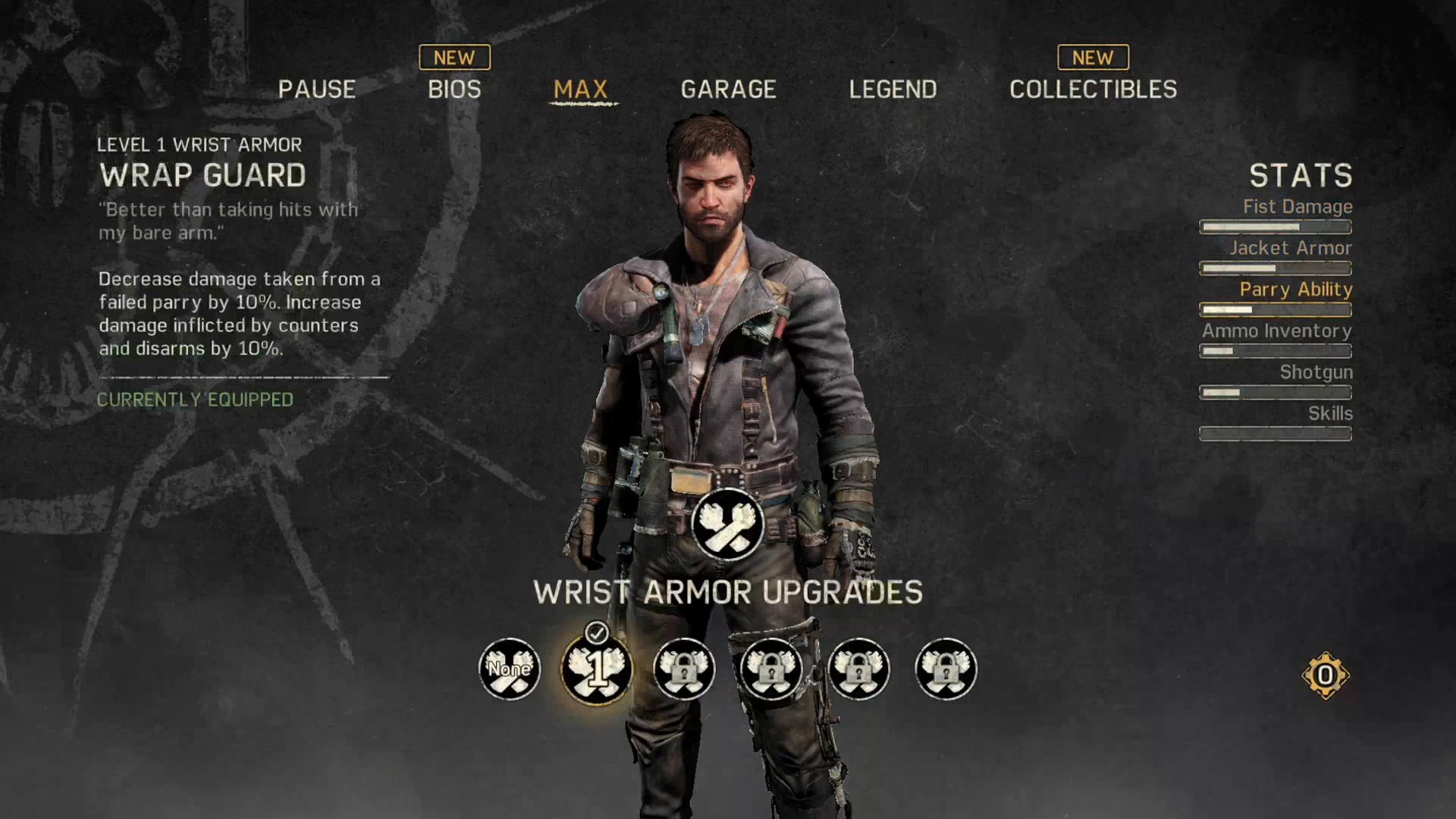Open the COLLECTIBLES section with NEW badge
This screenshot has height=819, width=1456.
click(1093, 89)
